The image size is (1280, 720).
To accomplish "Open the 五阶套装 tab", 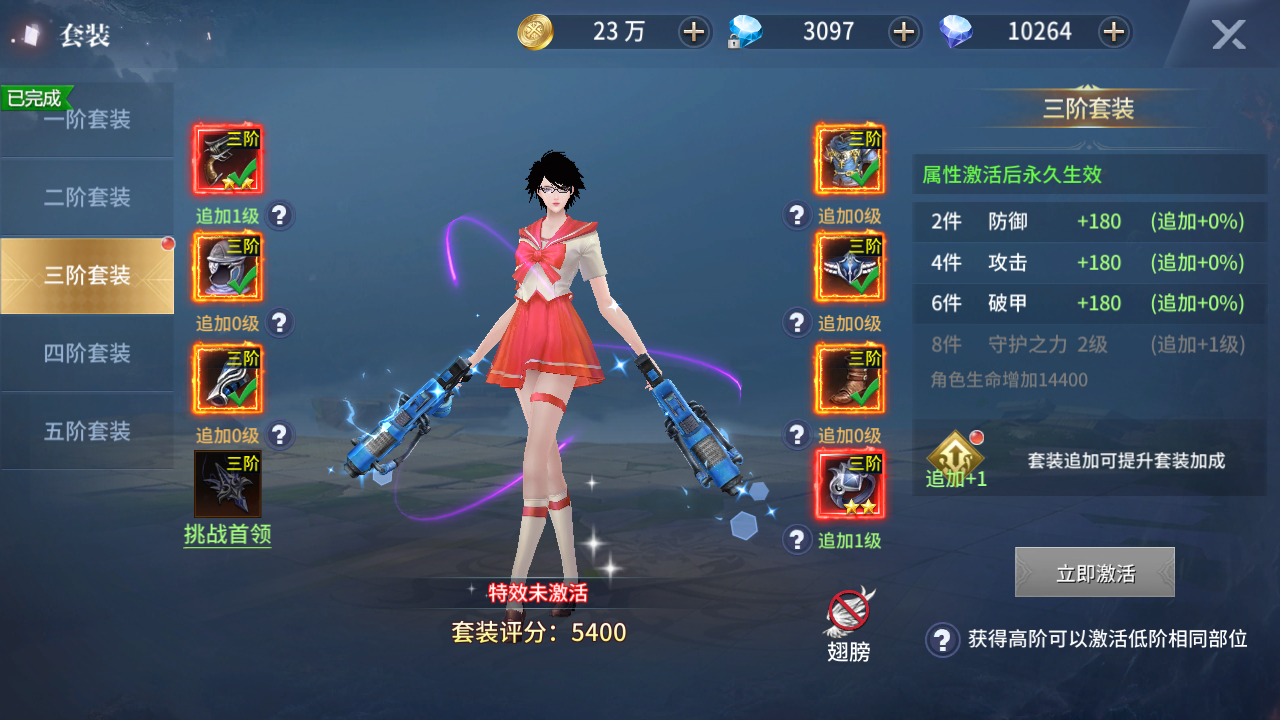I will point(87,431).
